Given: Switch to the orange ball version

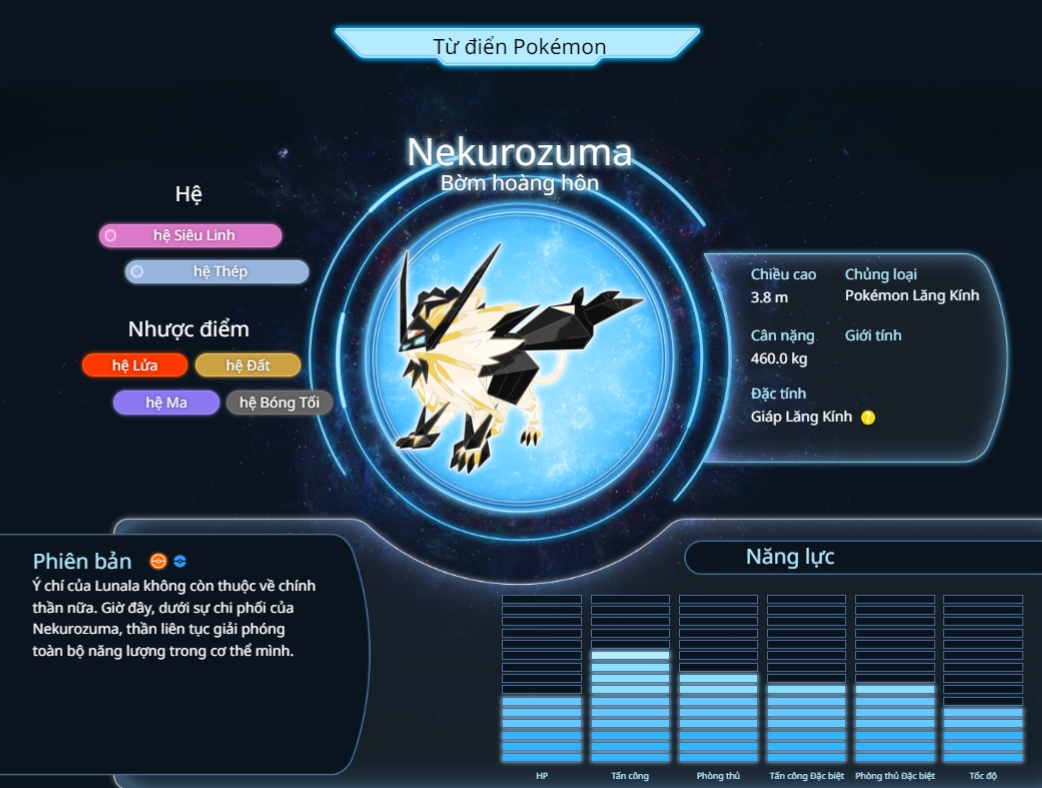Looking at the screenshot, I should click(x=158, y=561).
